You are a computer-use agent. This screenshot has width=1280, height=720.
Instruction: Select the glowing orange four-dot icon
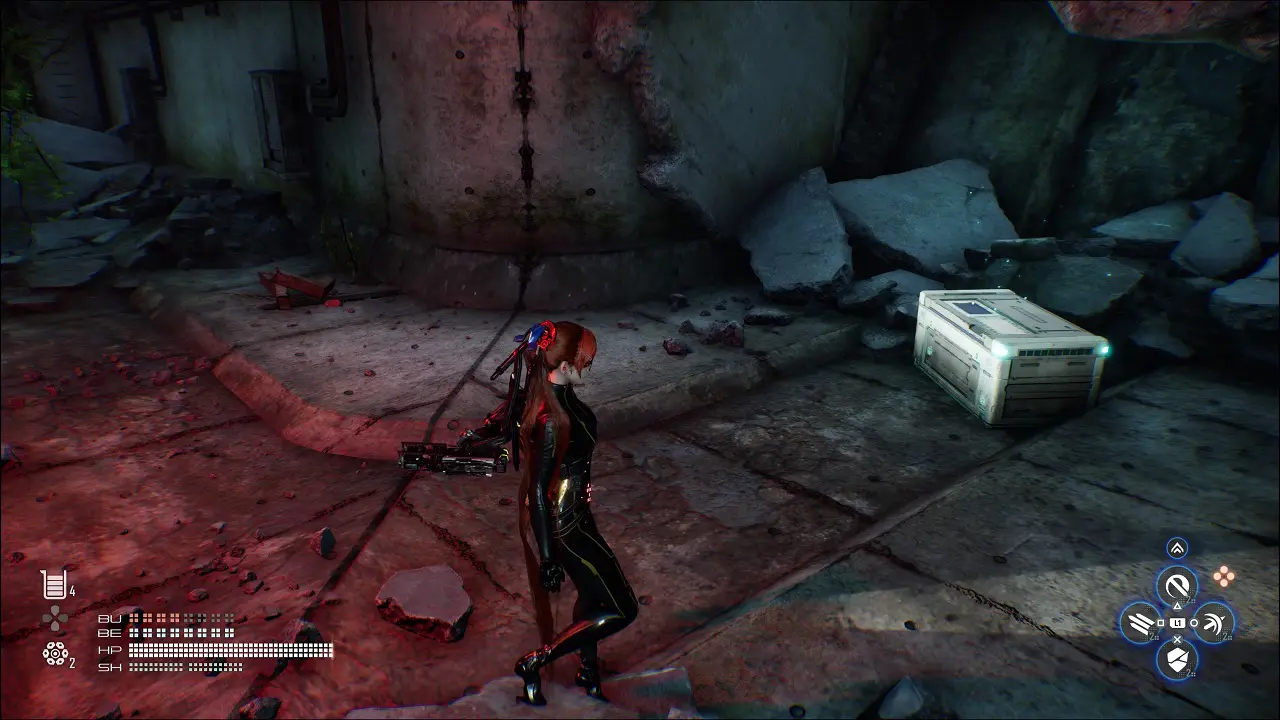tap(1222, 575)
